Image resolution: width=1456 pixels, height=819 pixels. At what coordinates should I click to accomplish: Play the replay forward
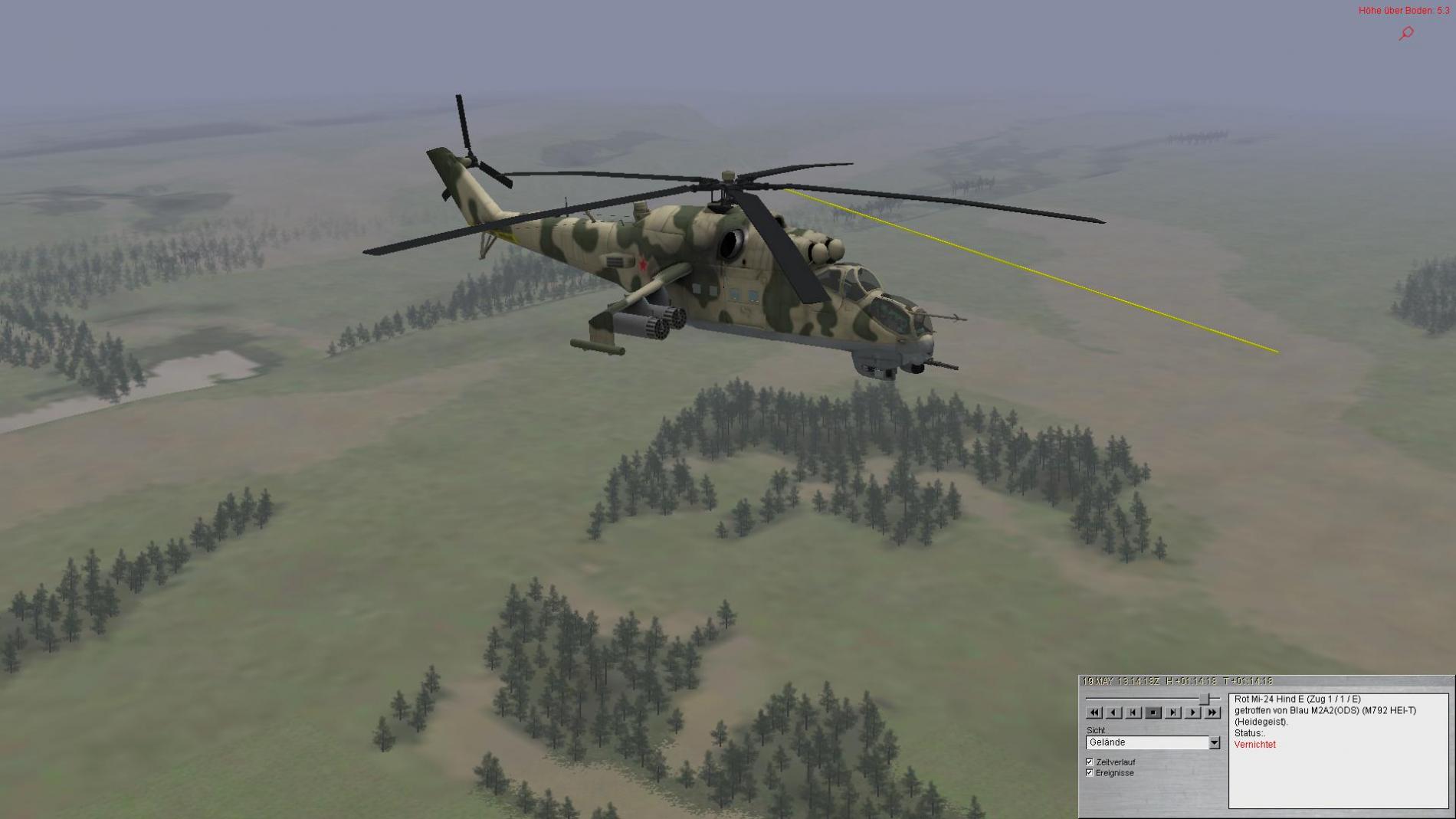coord(1192,713)
